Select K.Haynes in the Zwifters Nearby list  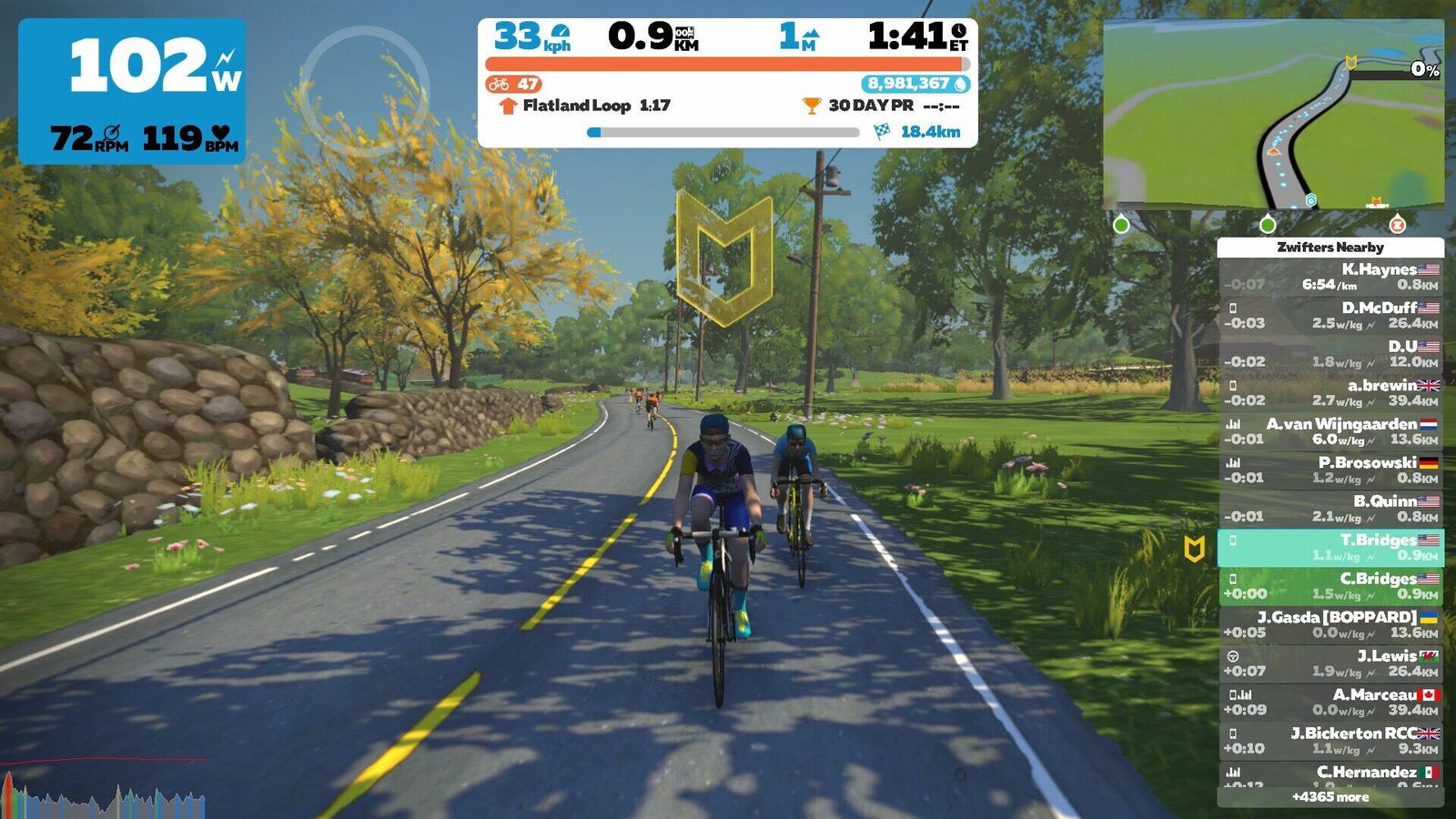[x=1330, y=277]
